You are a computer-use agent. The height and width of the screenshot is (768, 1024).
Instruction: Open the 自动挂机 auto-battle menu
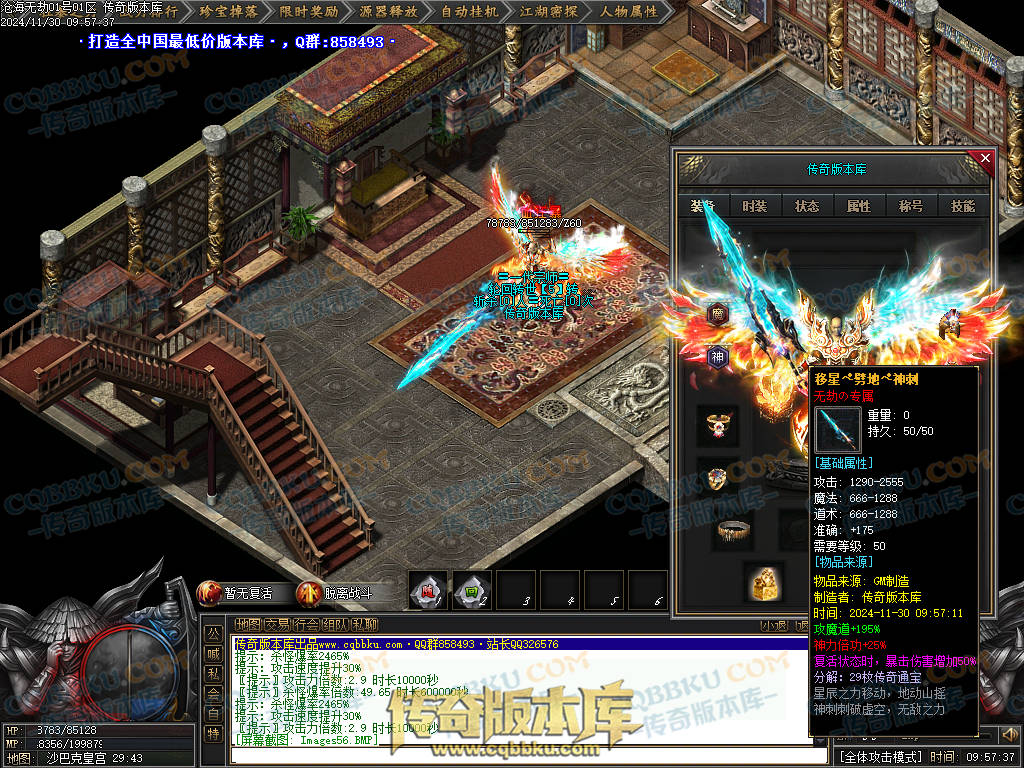(468, 12)
